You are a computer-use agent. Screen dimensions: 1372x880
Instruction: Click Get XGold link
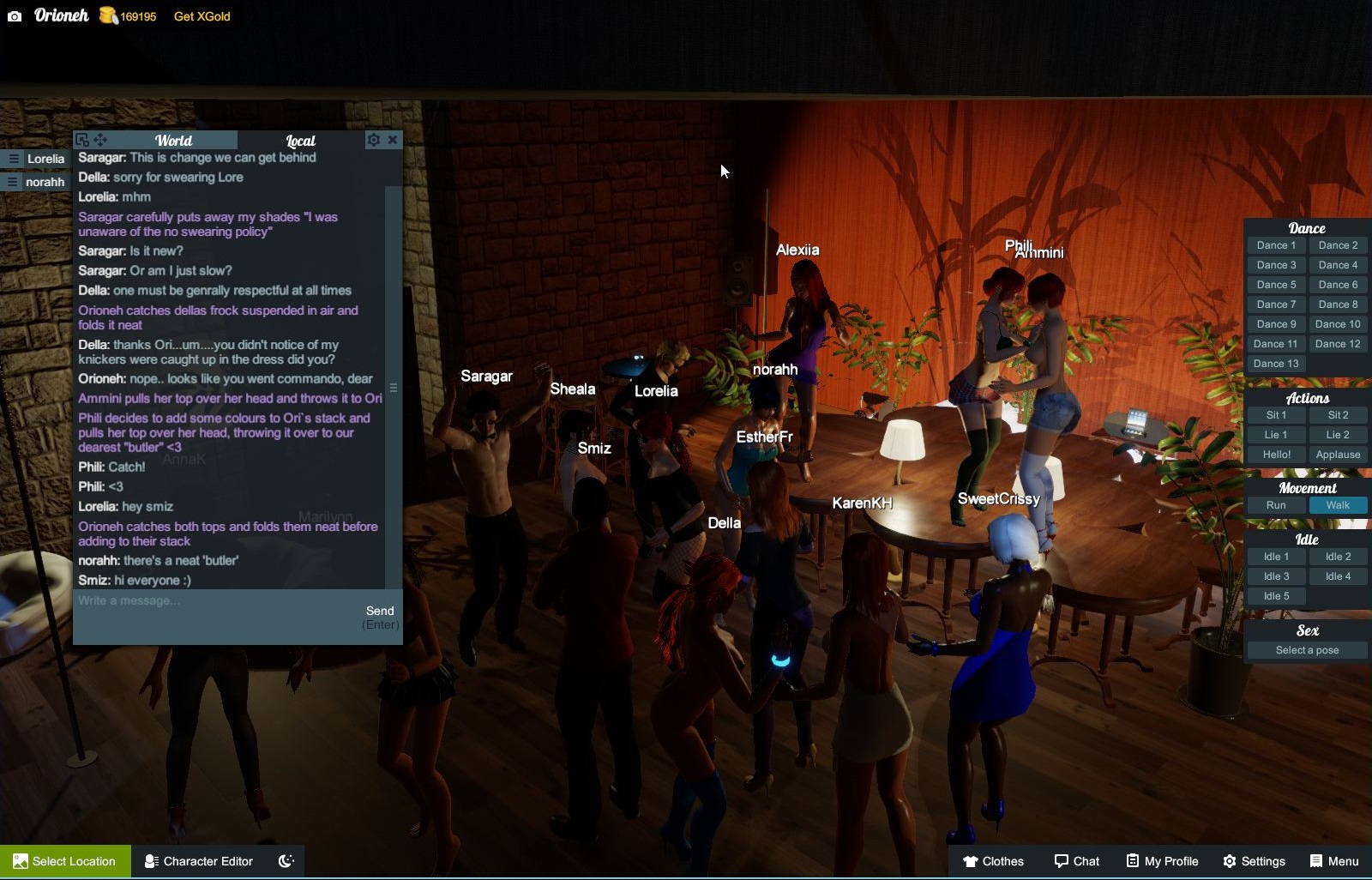click(x=202, y=16)
